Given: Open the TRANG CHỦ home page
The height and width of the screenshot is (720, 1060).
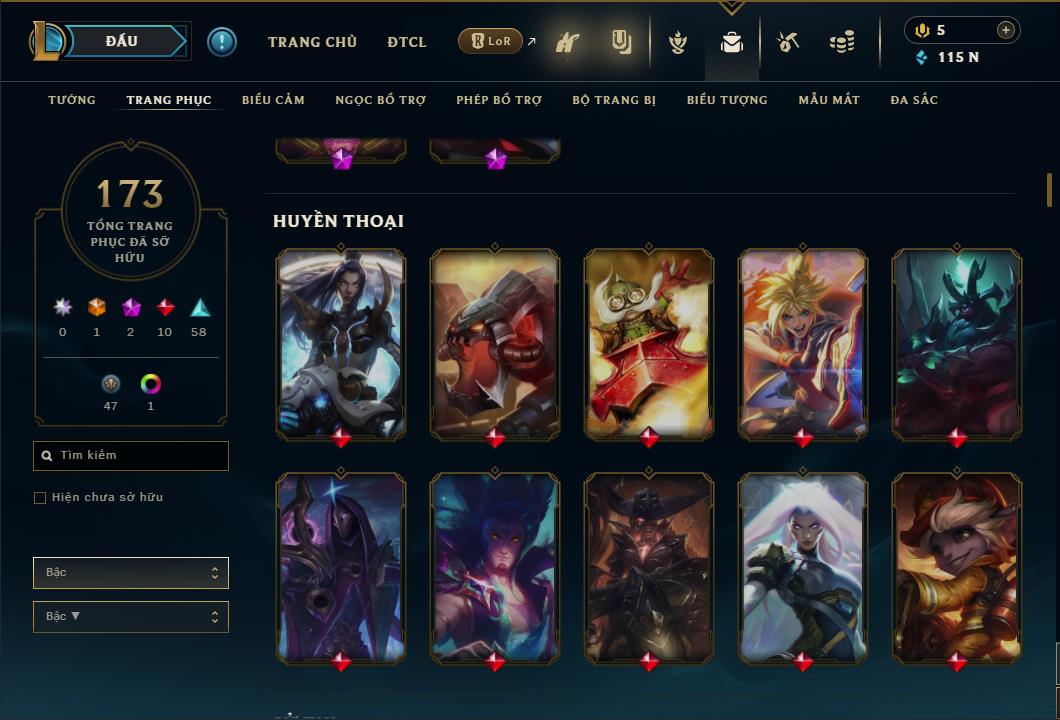Looking at the screenshot, I should coord(312,42).
